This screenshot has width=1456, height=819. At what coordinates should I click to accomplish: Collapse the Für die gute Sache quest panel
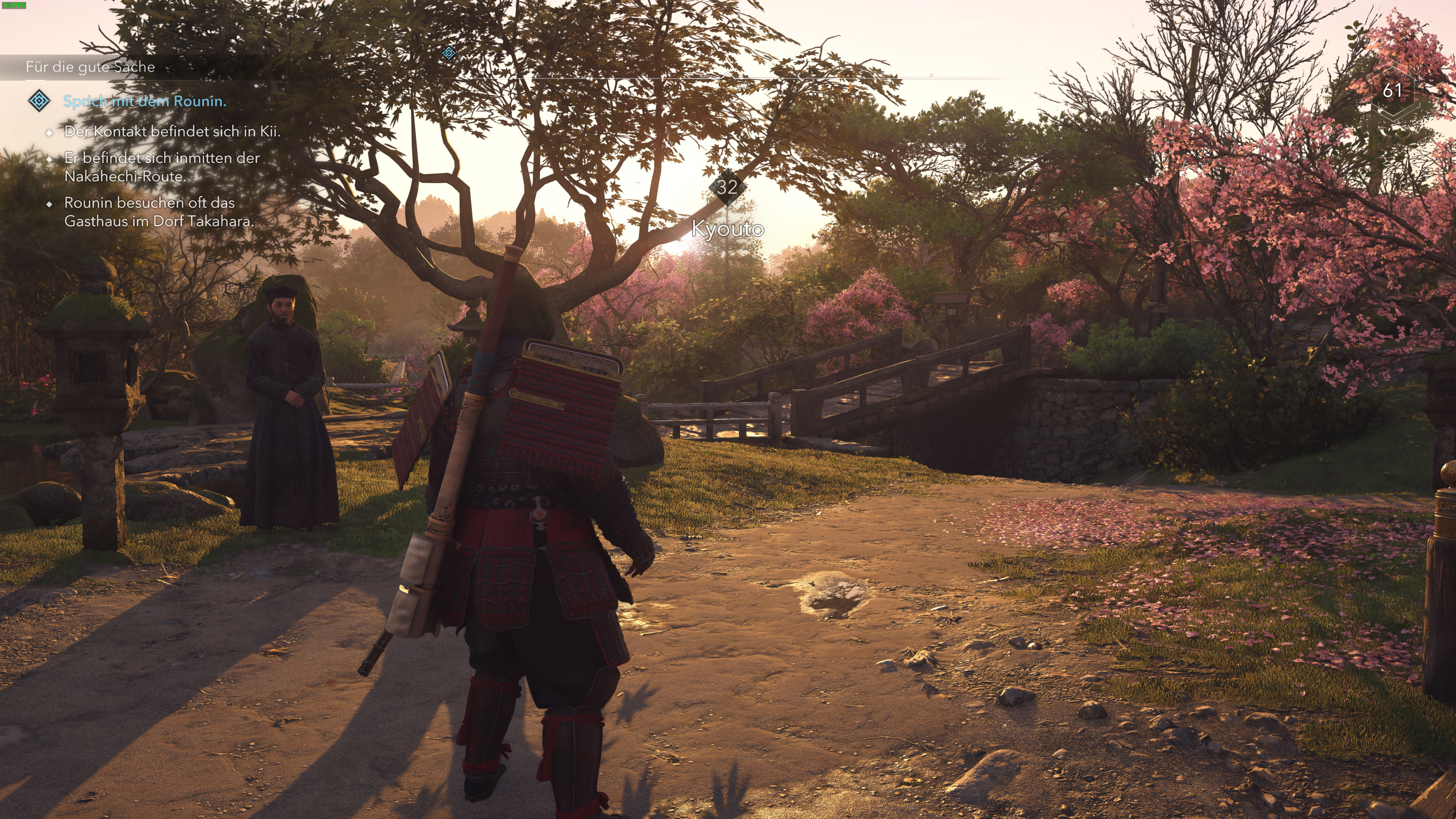91,67
